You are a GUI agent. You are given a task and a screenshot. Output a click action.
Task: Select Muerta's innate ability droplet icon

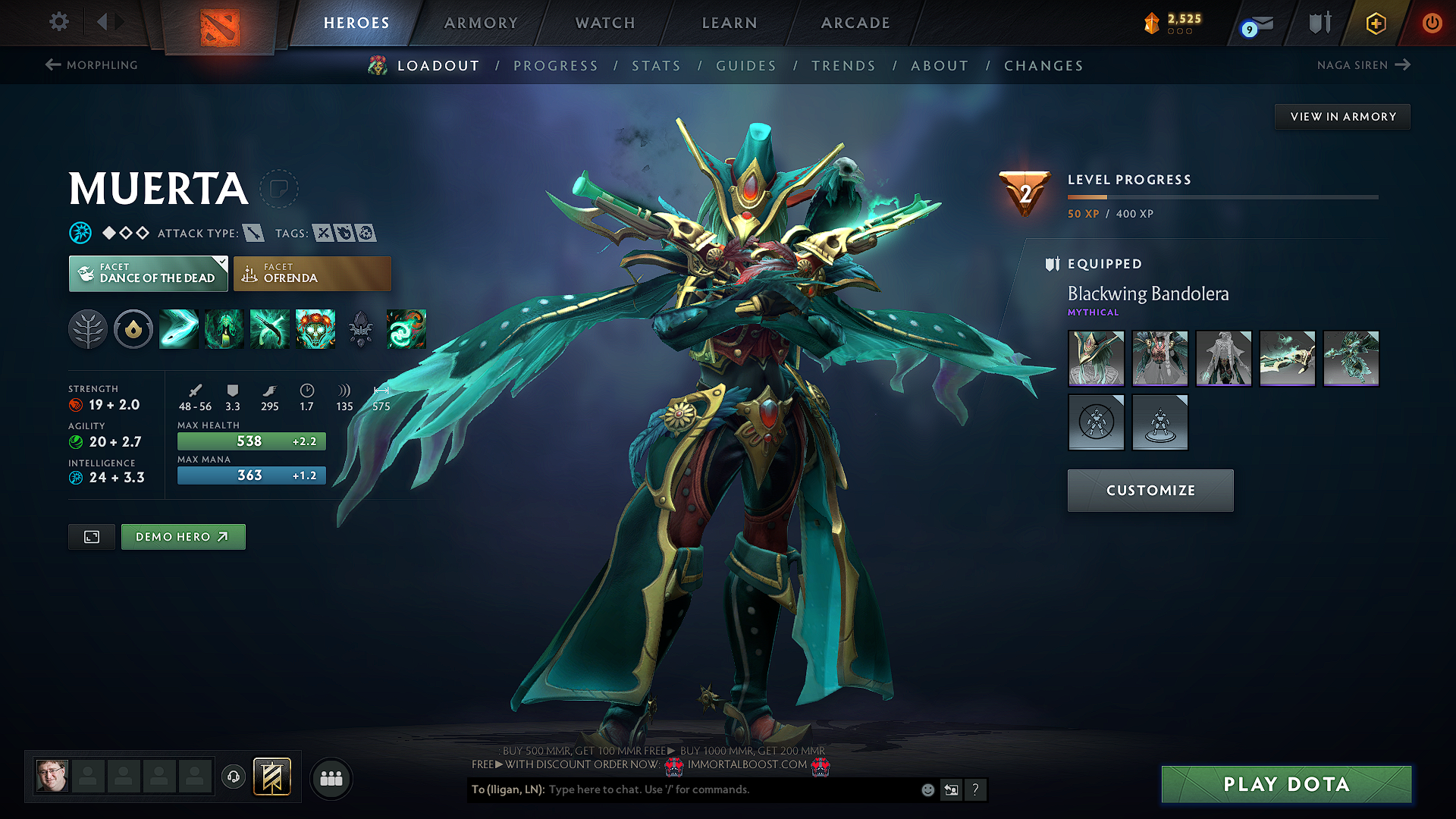pyautogui.click(x=133, y=329)
